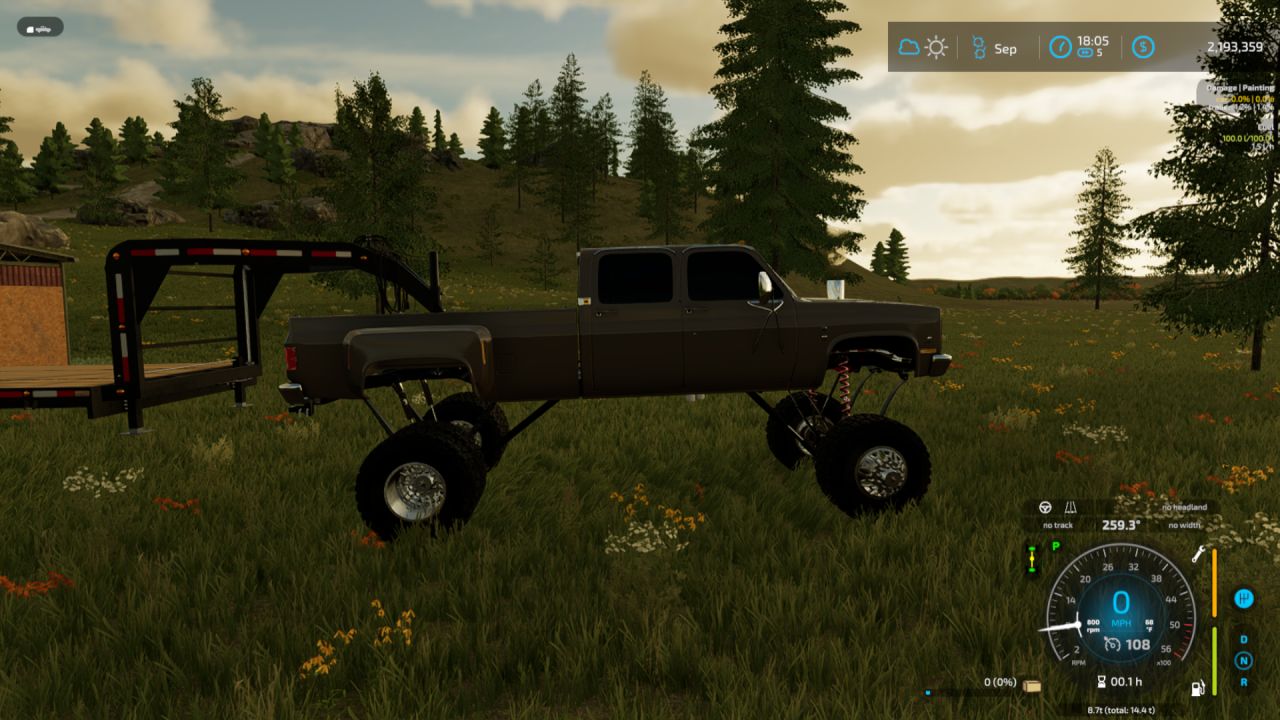1280x720 pixels.
Task: Click the green P parking brake indicator
Action: [x=1055, y=546]
